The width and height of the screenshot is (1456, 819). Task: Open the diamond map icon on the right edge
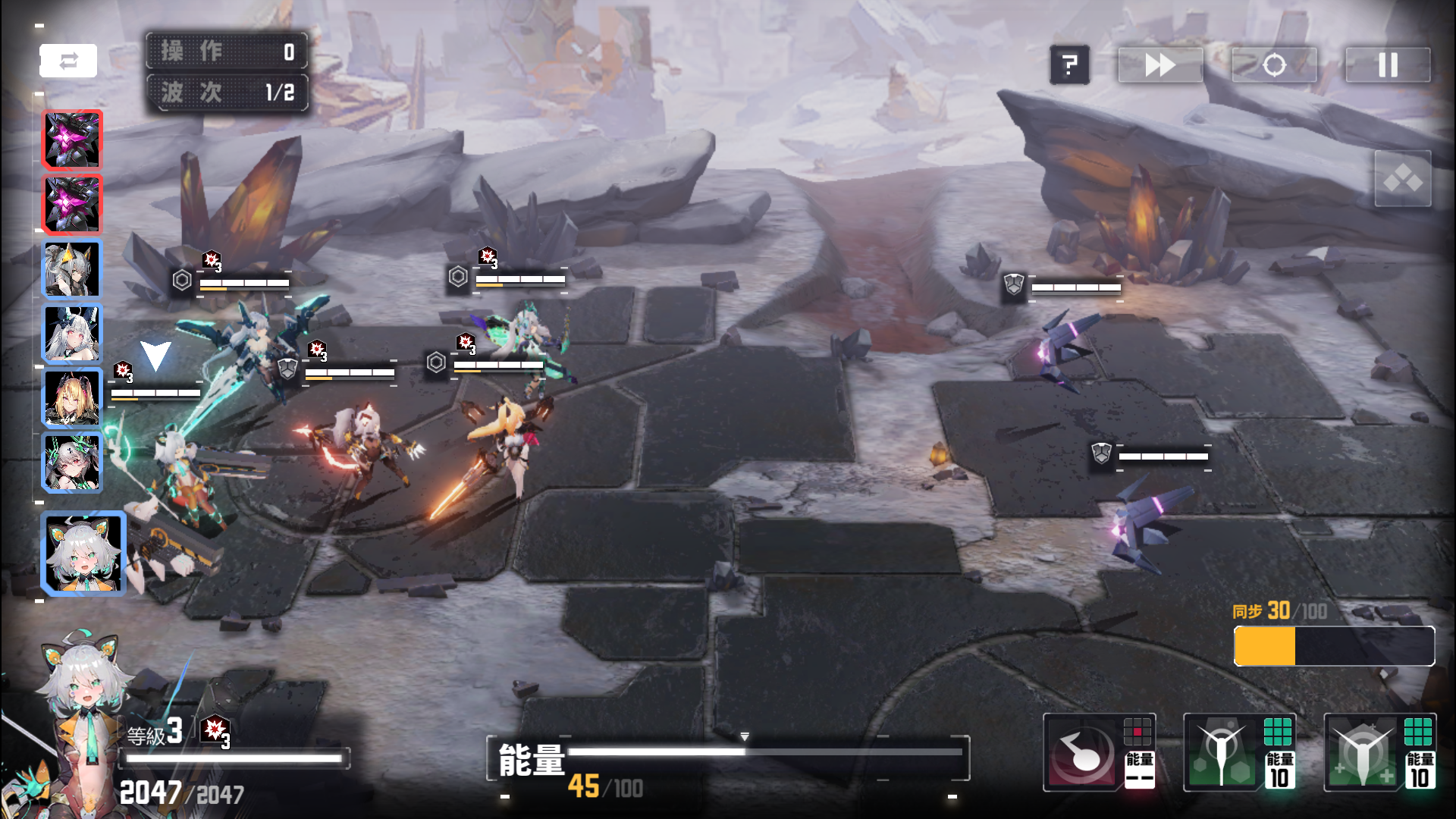pyautogui.click(x=1403, y=180)
